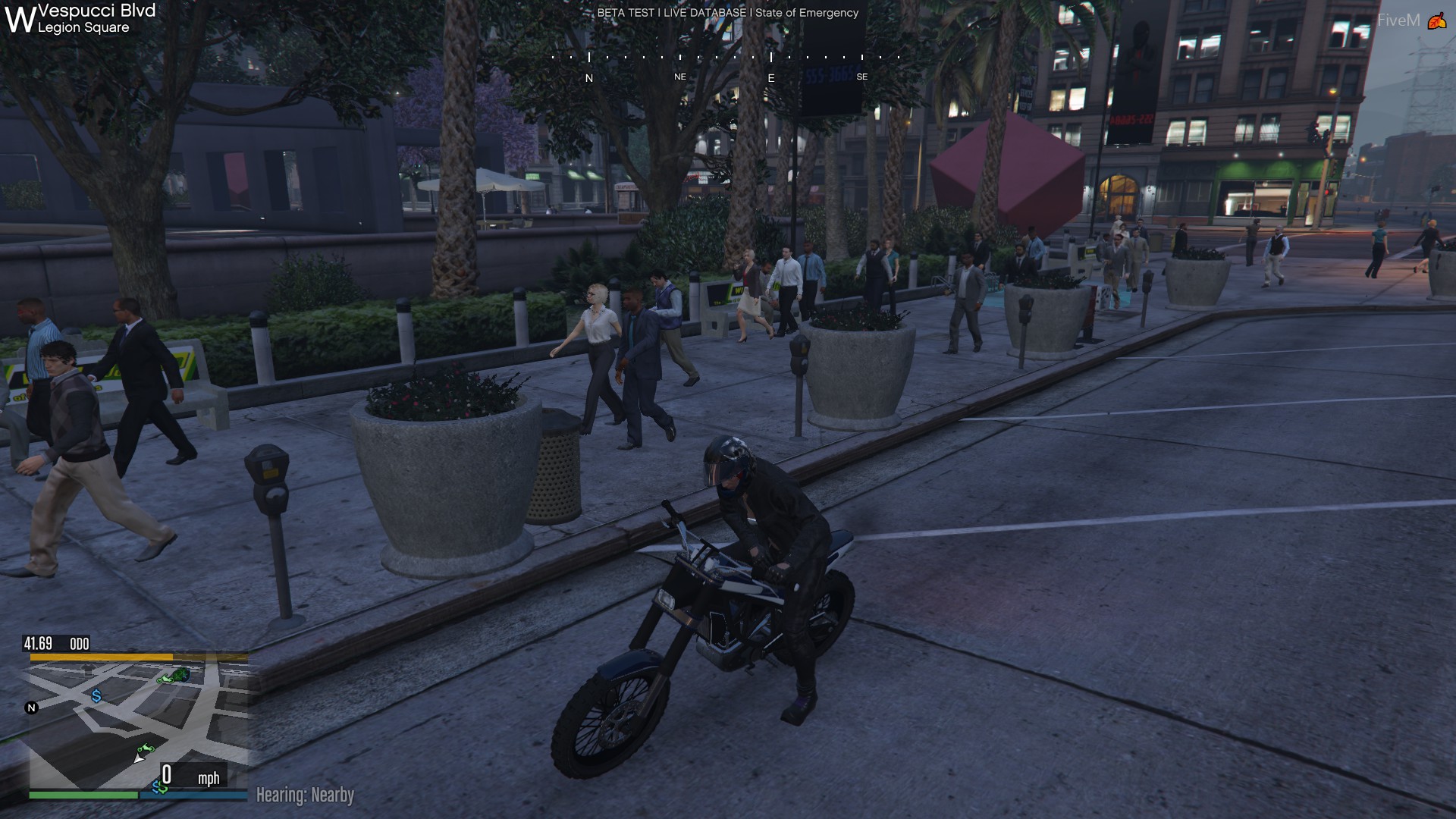This screenshot has height=819, width=1456.
Task: Click the compass heading strip's E marker
Action: [x=771, y=78]
